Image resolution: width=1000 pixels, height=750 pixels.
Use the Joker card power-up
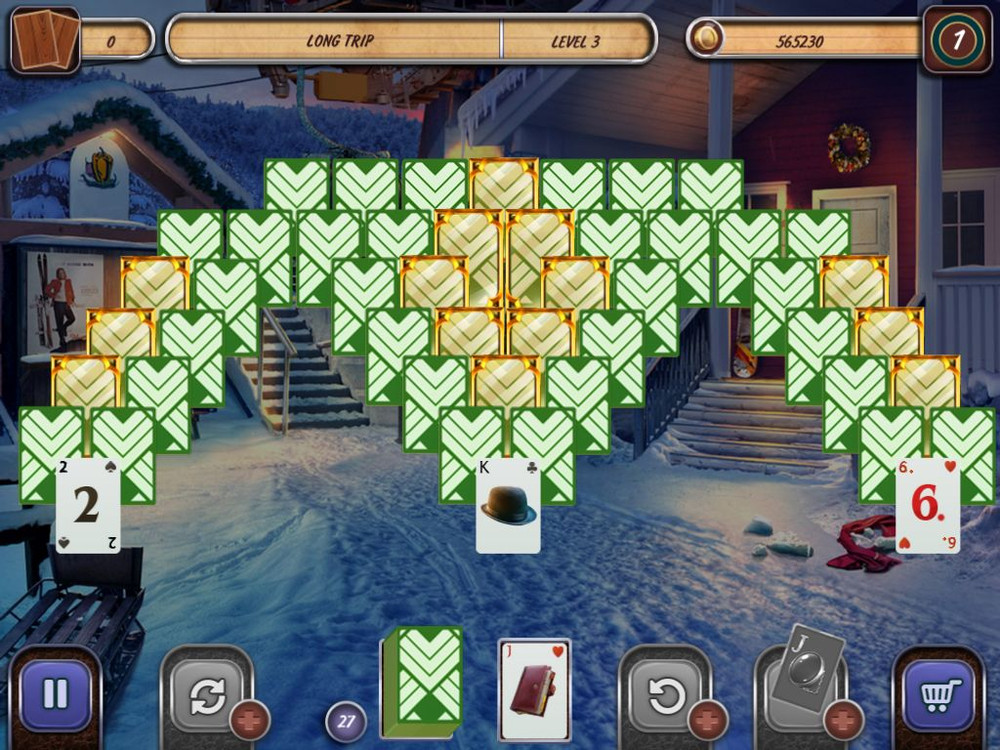point(801,675)
